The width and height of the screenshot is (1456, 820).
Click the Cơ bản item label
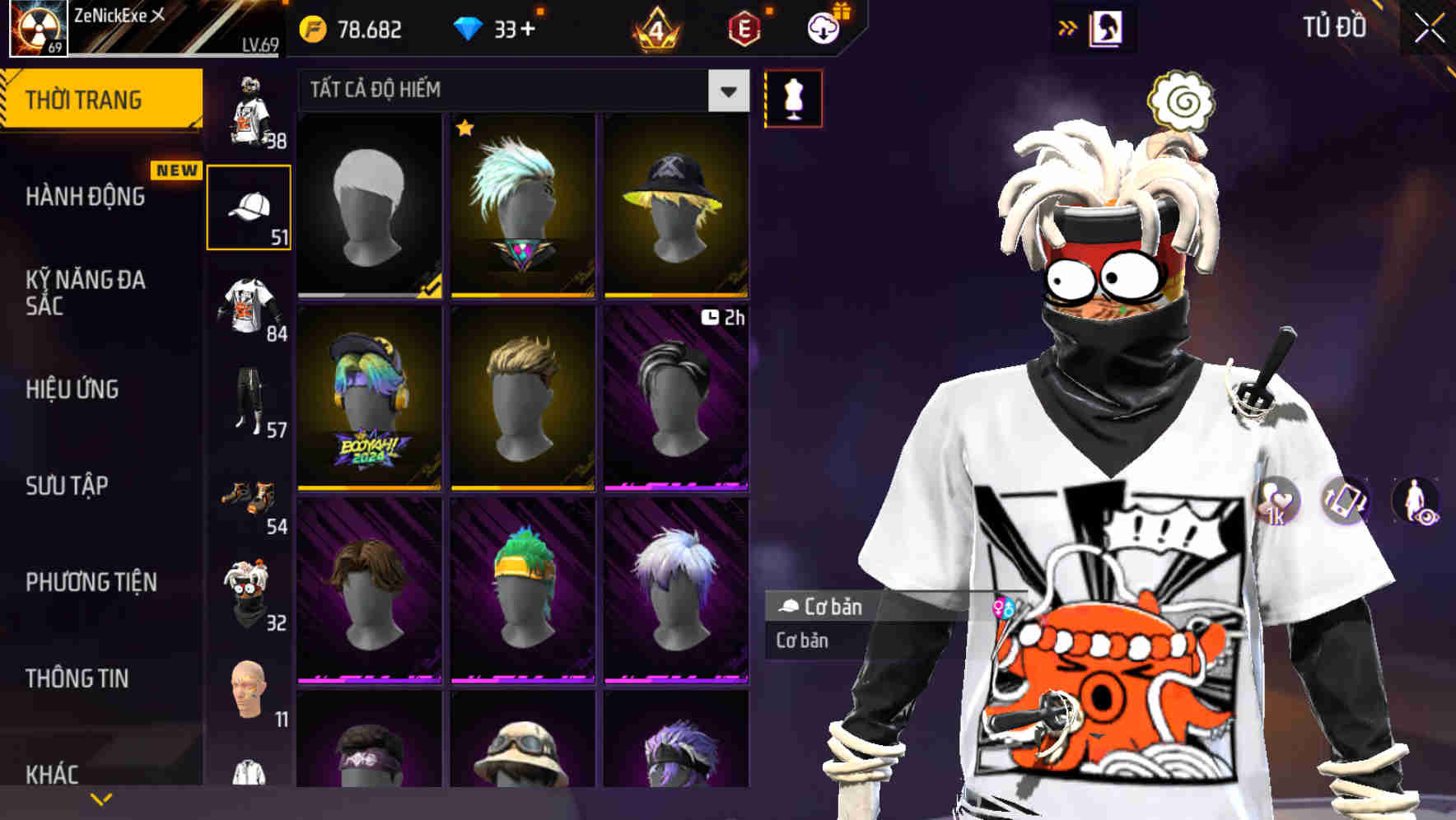[832, 607]
